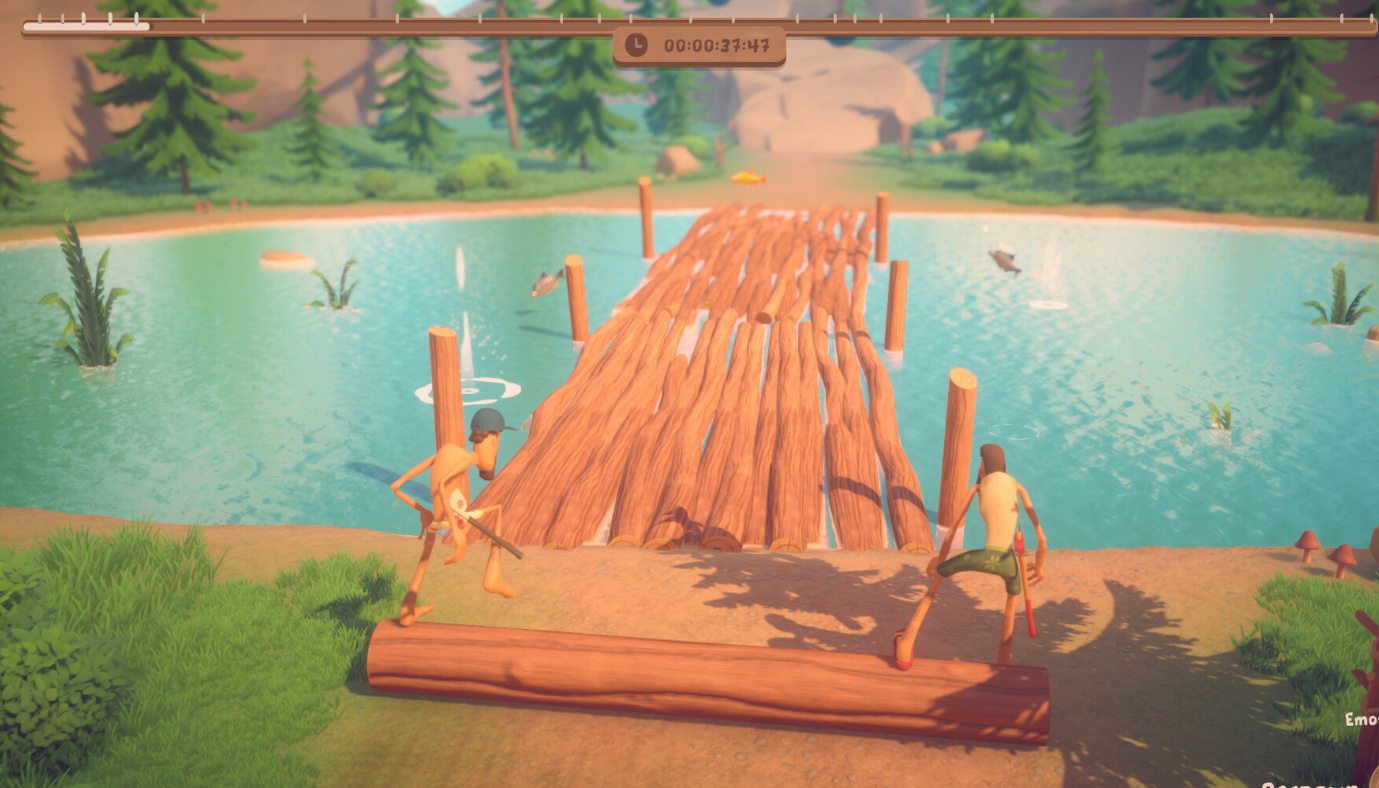Click the clock icon on the timer display
Viewport: 1379px width, 788px height.
(636, 45)
